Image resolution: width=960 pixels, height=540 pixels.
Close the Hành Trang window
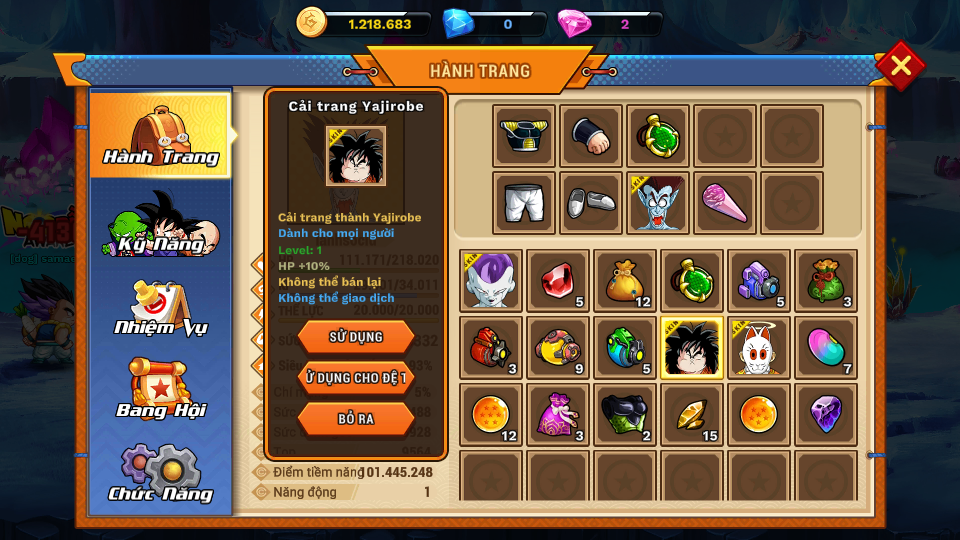coord(900,66)
